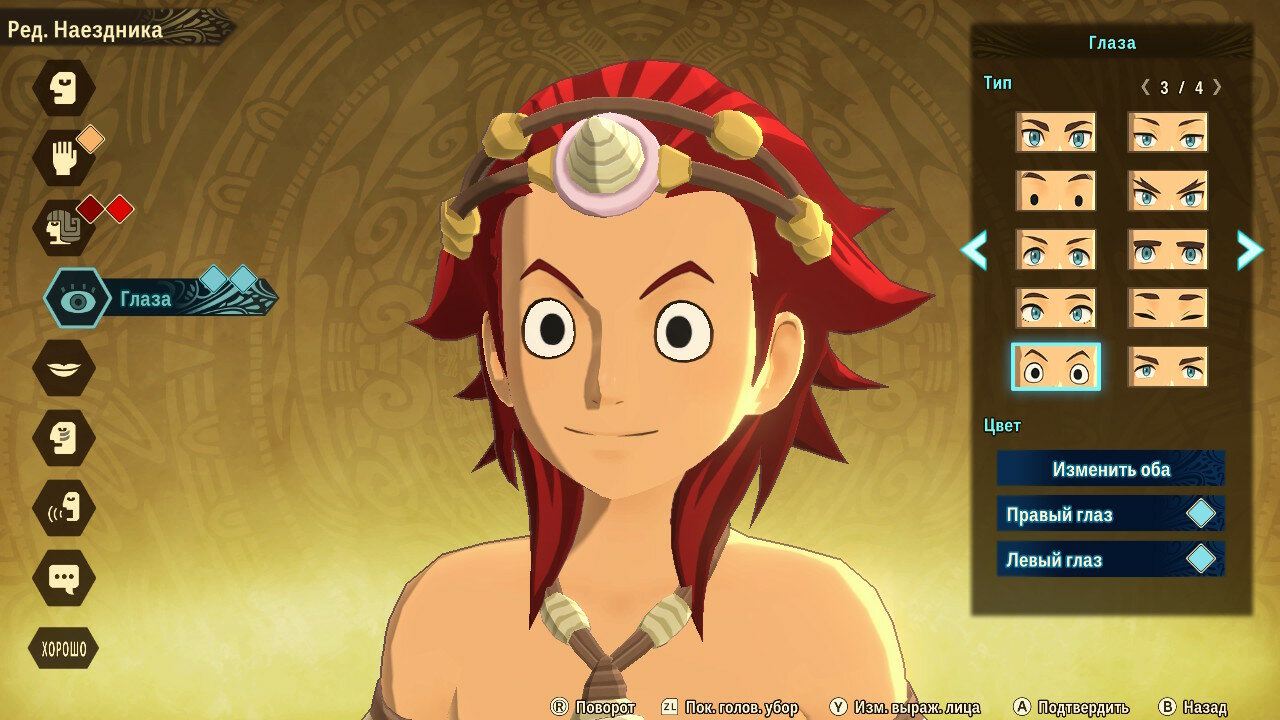1280x720 pixels.
Task: Go to next eye type page
Action: (1249, 250)
